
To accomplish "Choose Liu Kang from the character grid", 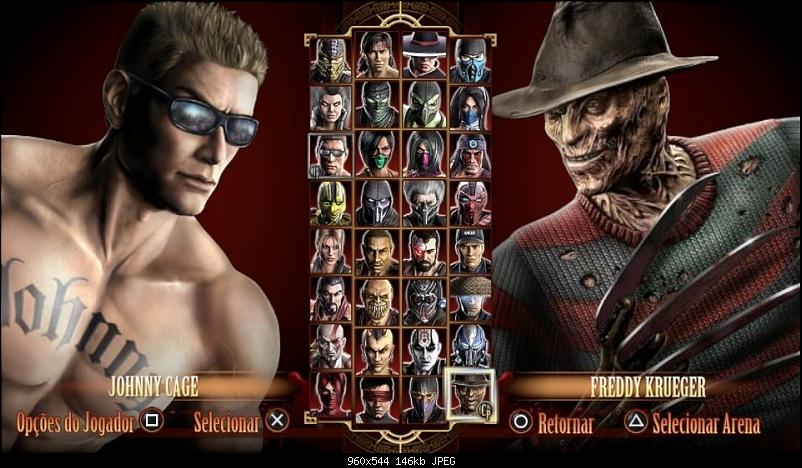I will (x=376, y=60).
